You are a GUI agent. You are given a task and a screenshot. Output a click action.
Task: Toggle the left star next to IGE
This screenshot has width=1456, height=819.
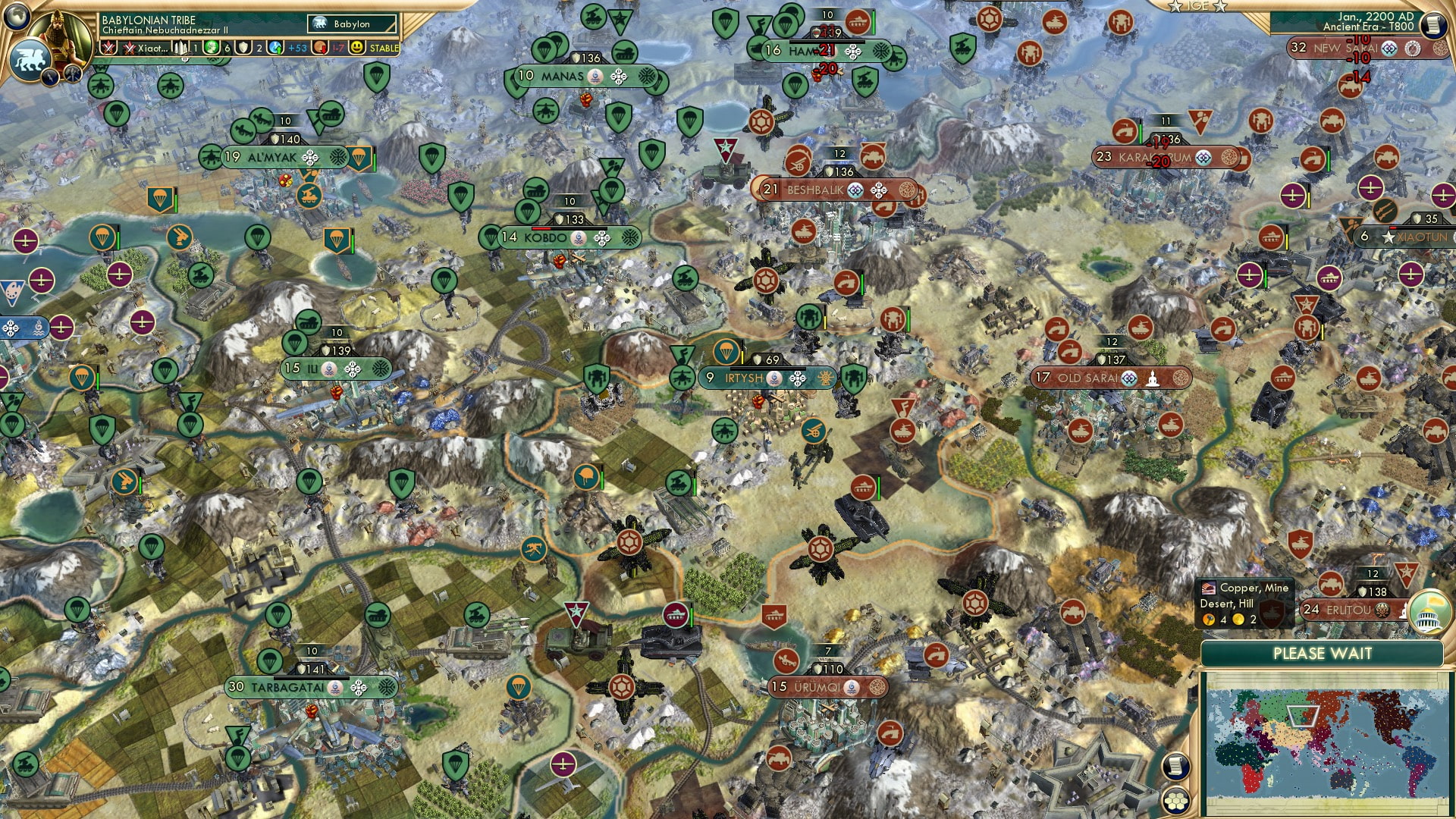click(1175, 7)
